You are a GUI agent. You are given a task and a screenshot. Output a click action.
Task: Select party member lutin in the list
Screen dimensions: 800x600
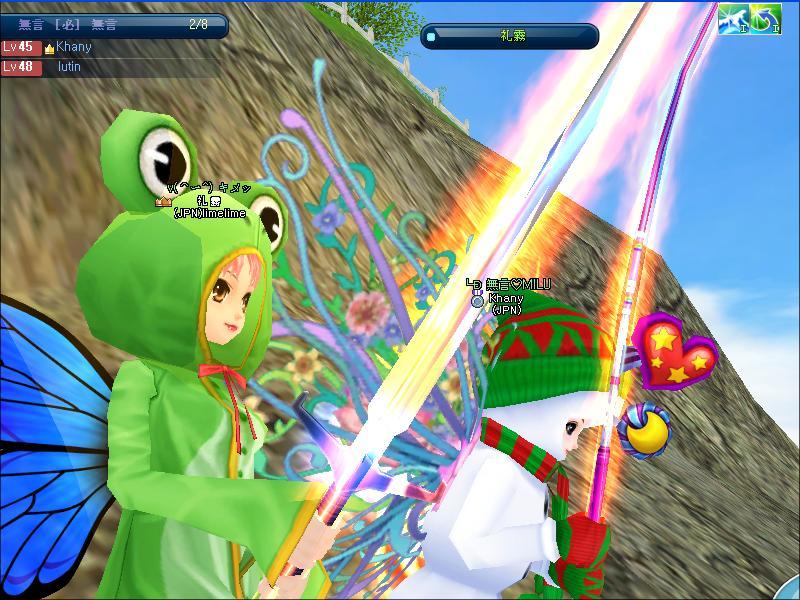click(x=70, y=67)
